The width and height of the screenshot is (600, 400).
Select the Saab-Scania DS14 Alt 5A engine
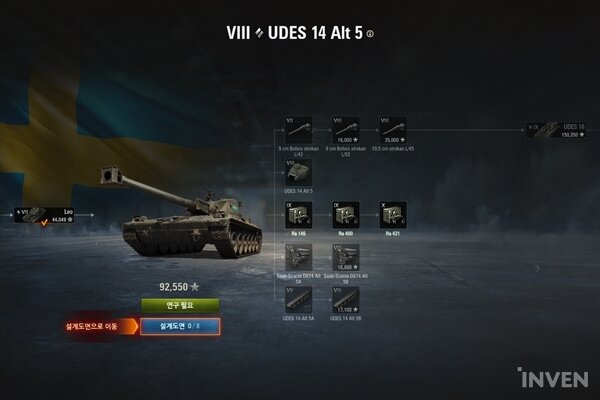click(x=298, y=257)
